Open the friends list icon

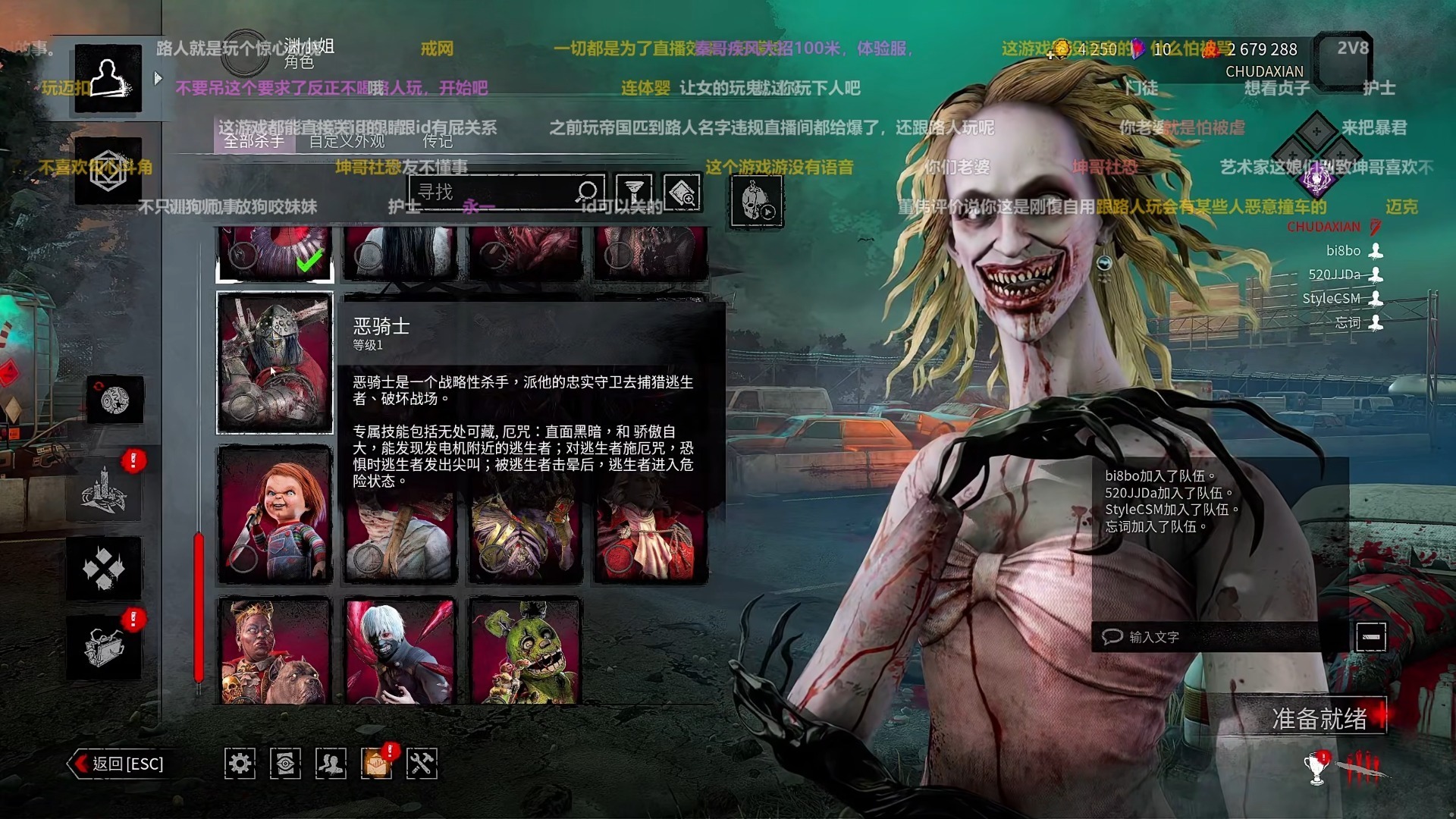point(330,764)
